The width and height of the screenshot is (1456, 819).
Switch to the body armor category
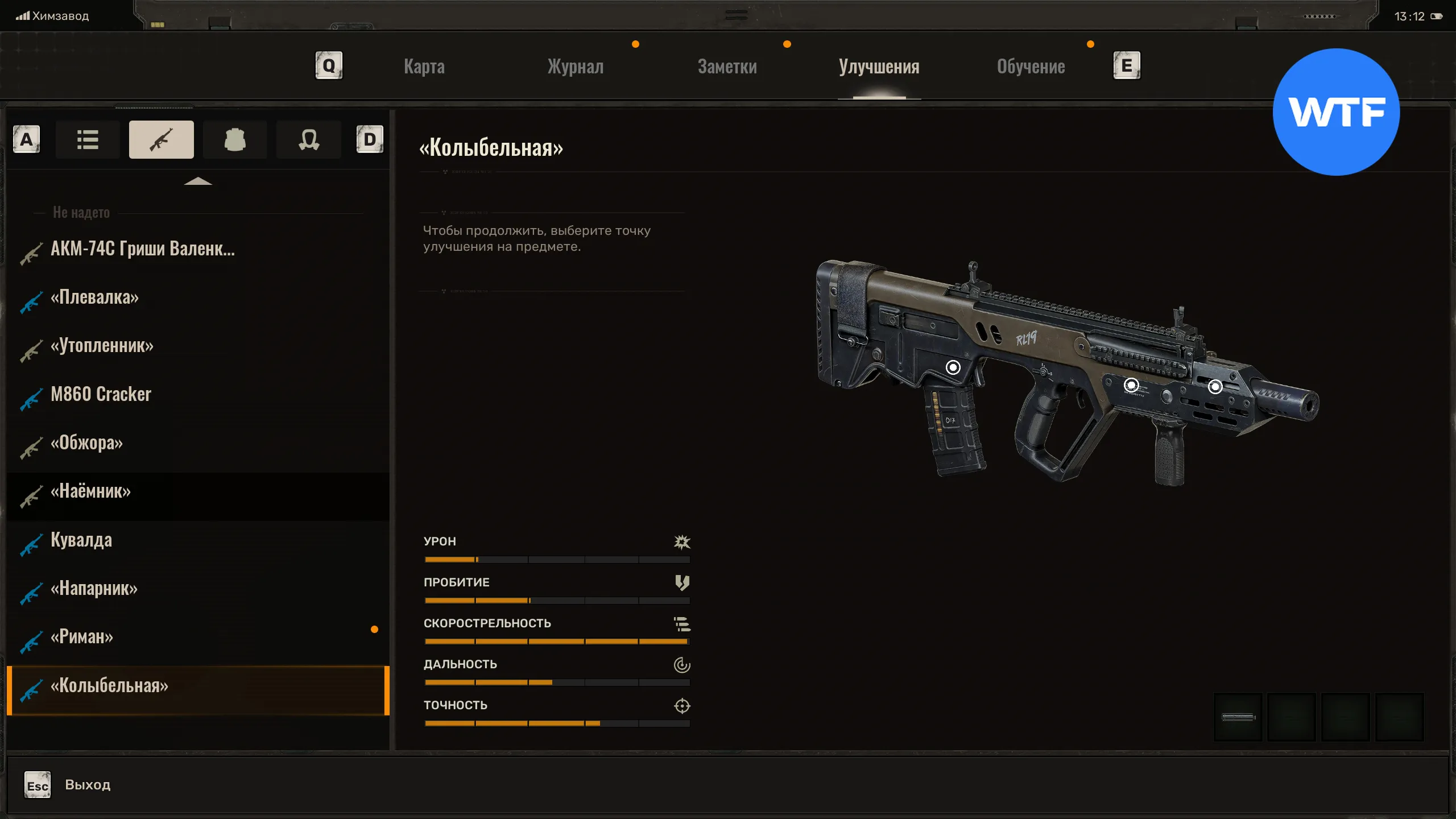(x=235, y=139)
